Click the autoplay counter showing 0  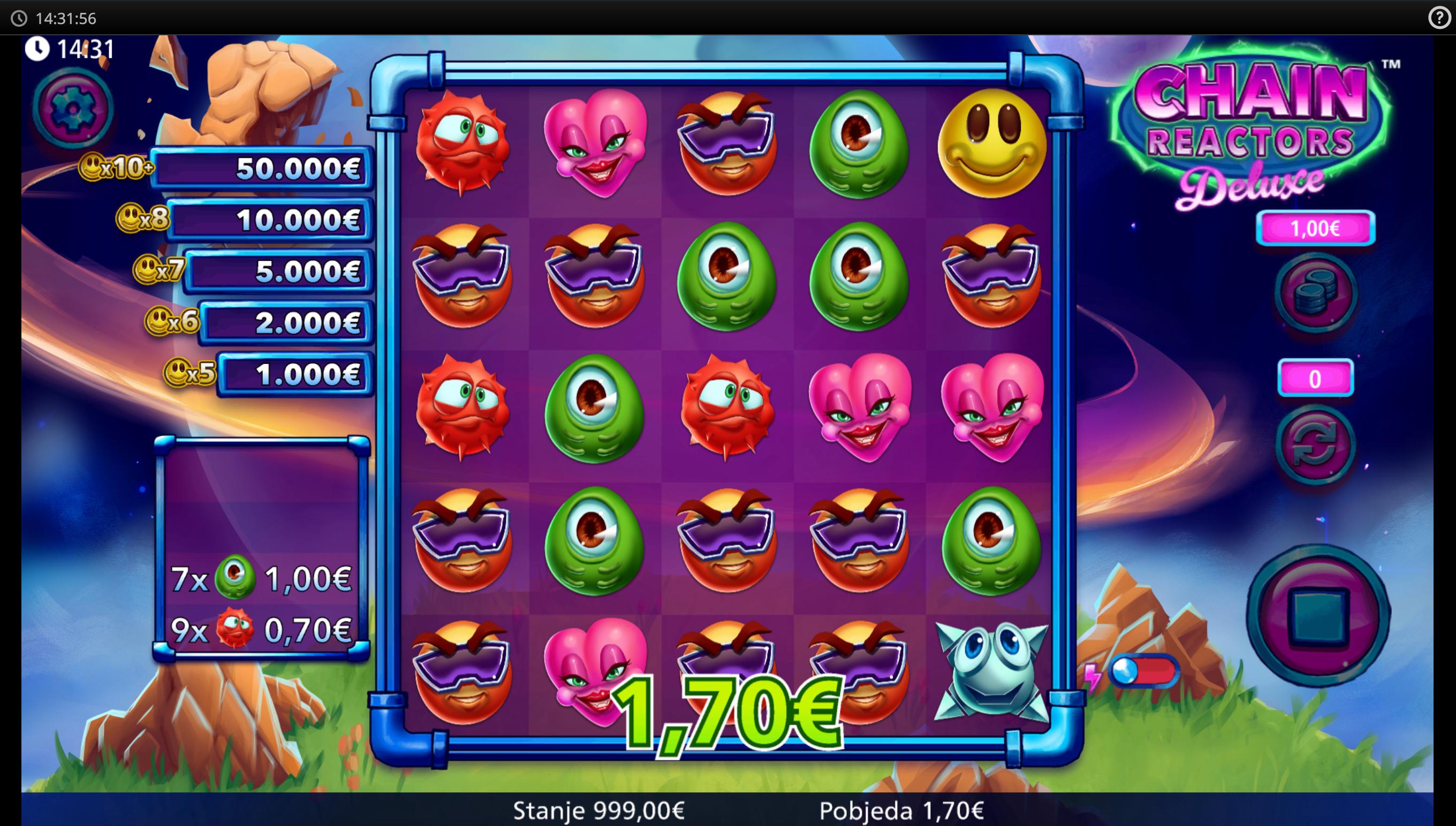pyautogui.click(x=1315, y=378)
